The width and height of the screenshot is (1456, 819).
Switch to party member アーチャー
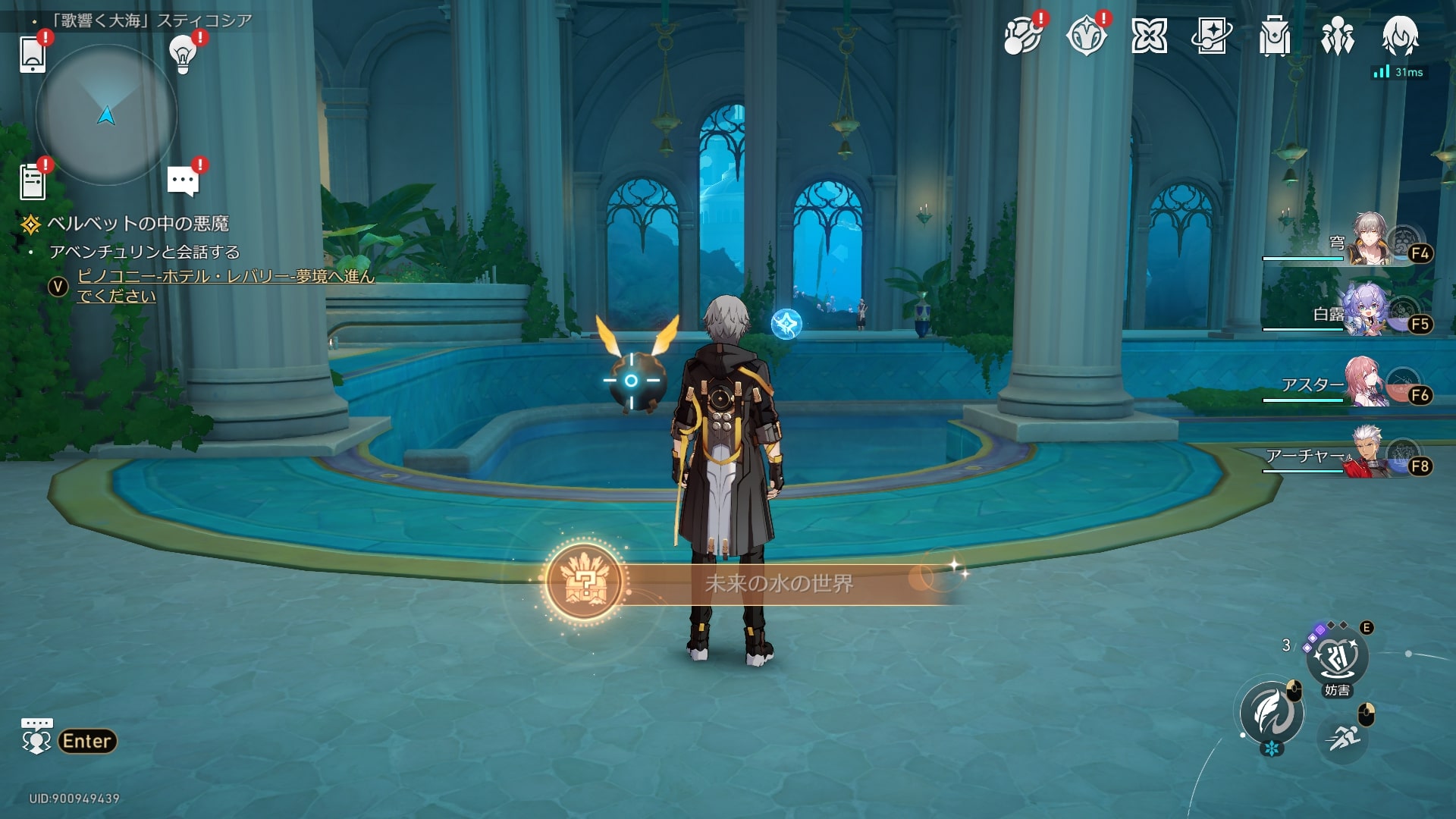point(1370,453)
